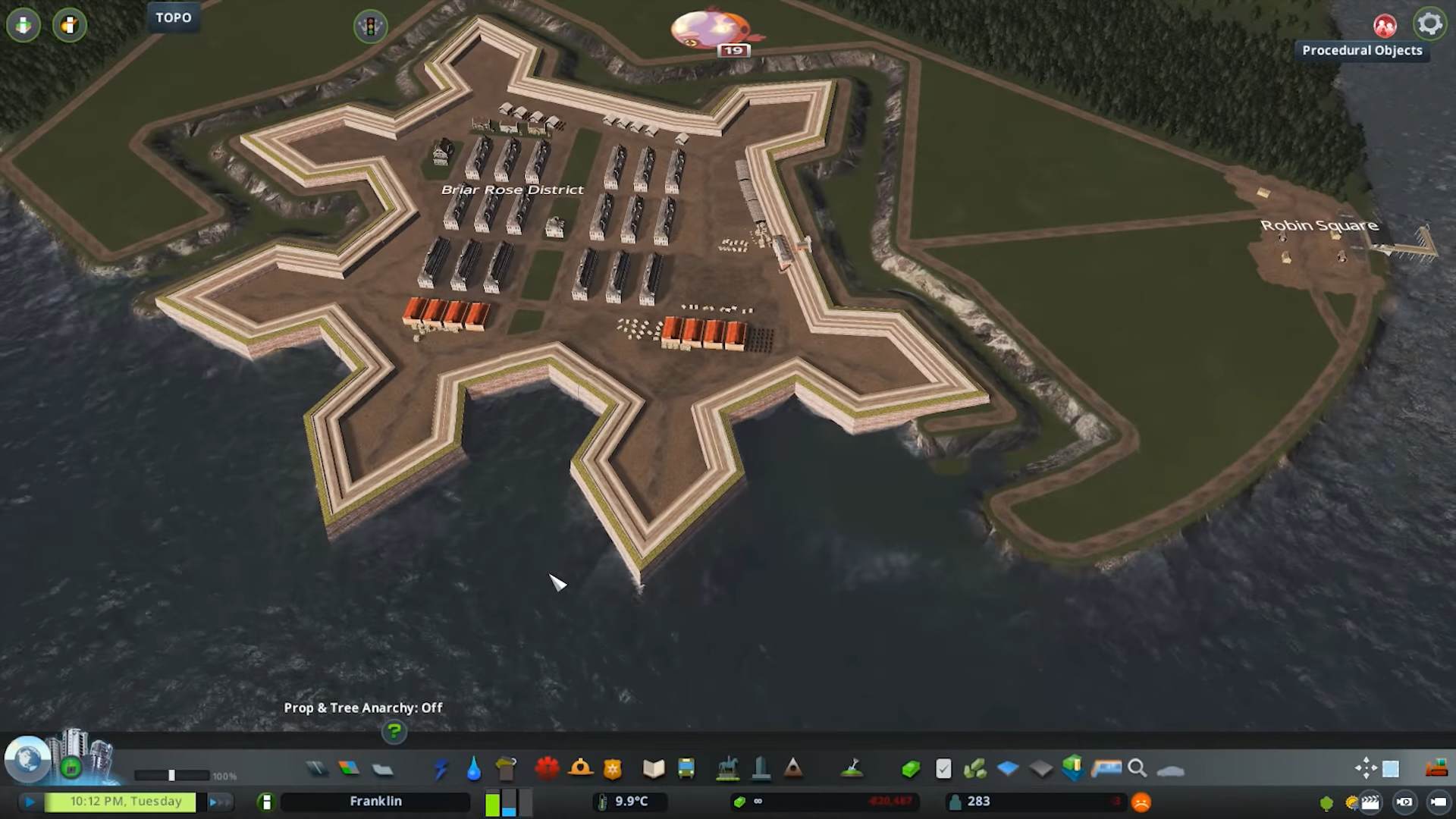Select the Fire Department menu
Screen dimensions: 1456x819
(x=580, y=769)
